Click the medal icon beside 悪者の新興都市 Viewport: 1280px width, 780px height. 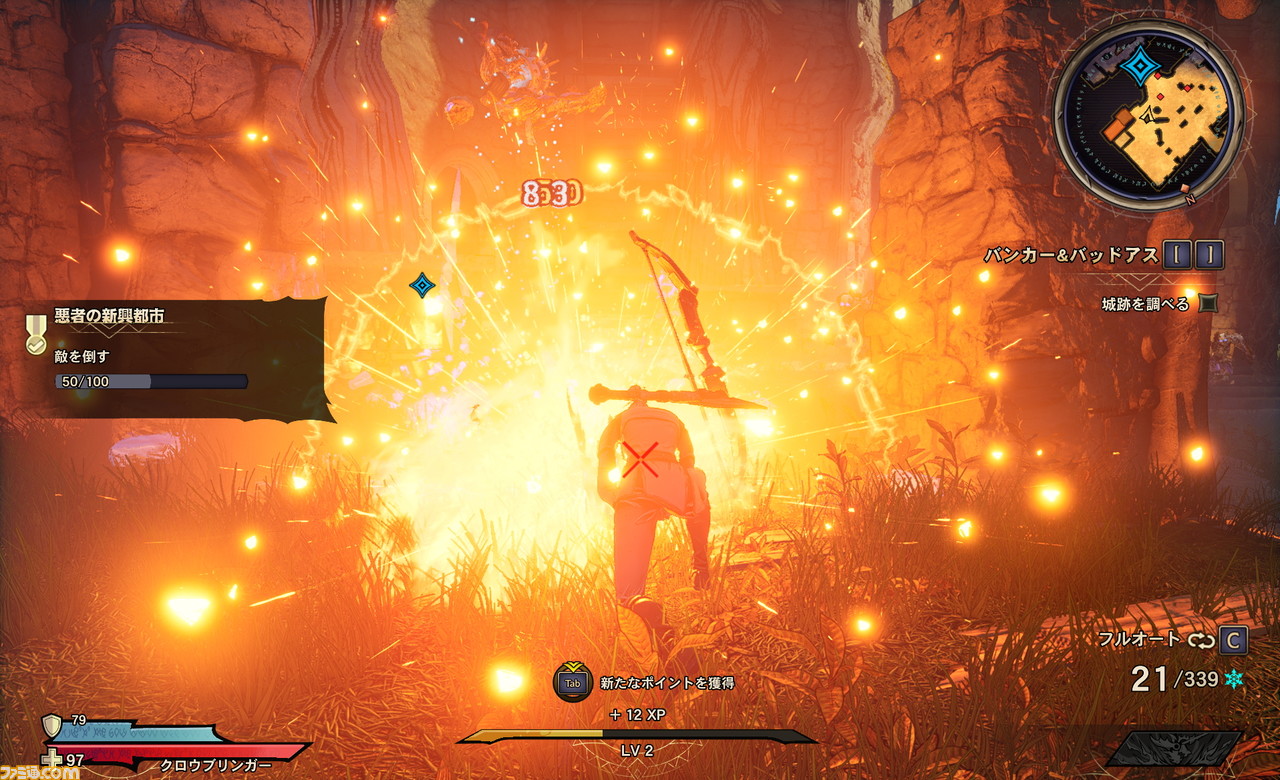click(36, 334)
